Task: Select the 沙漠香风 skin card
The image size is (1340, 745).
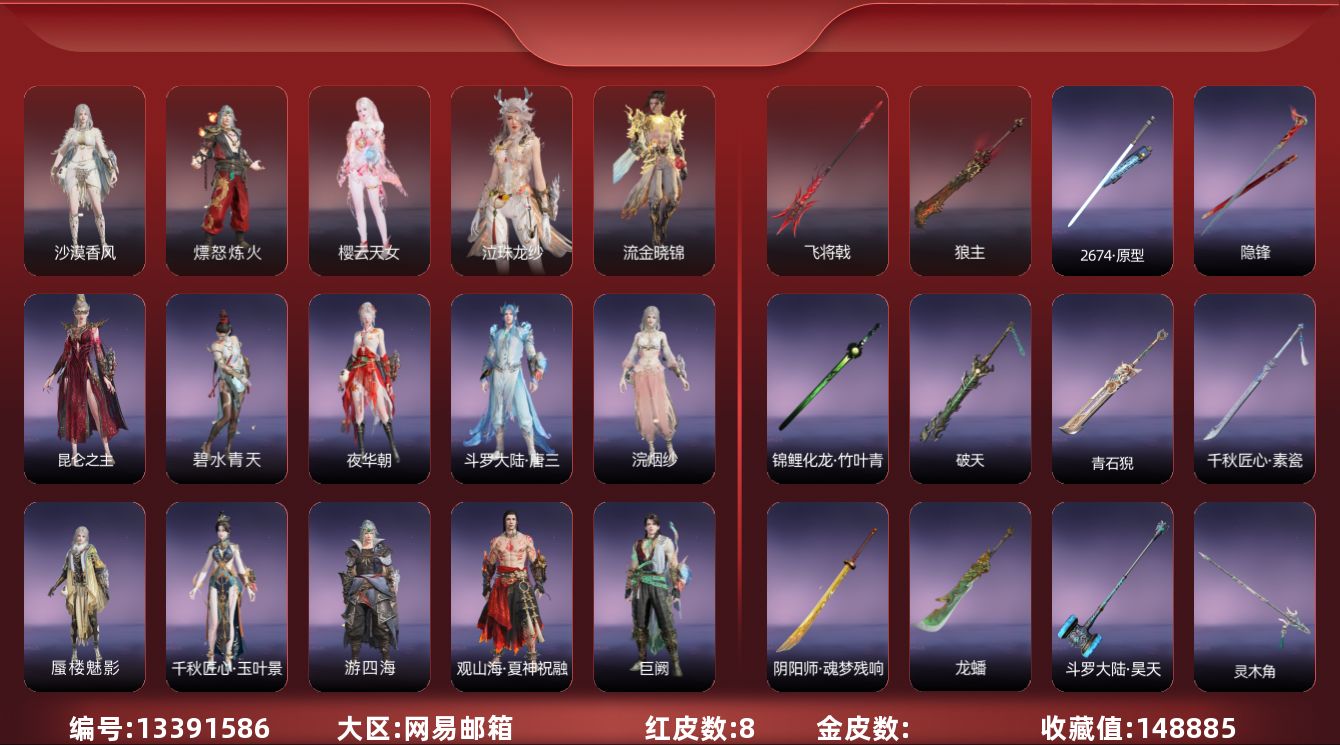Action: pos(85,180)
